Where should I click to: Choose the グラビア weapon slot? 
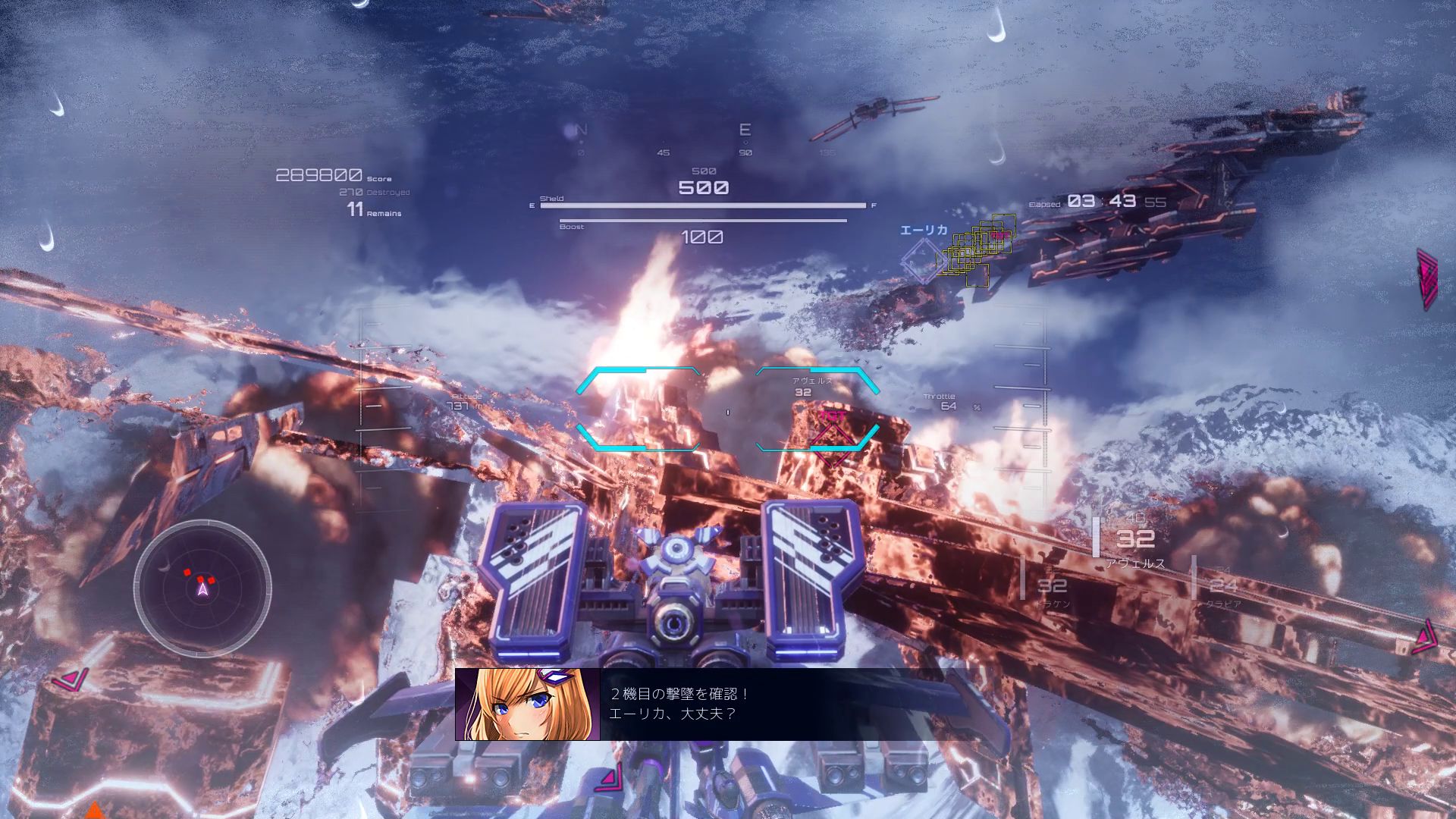[1223, 586]
